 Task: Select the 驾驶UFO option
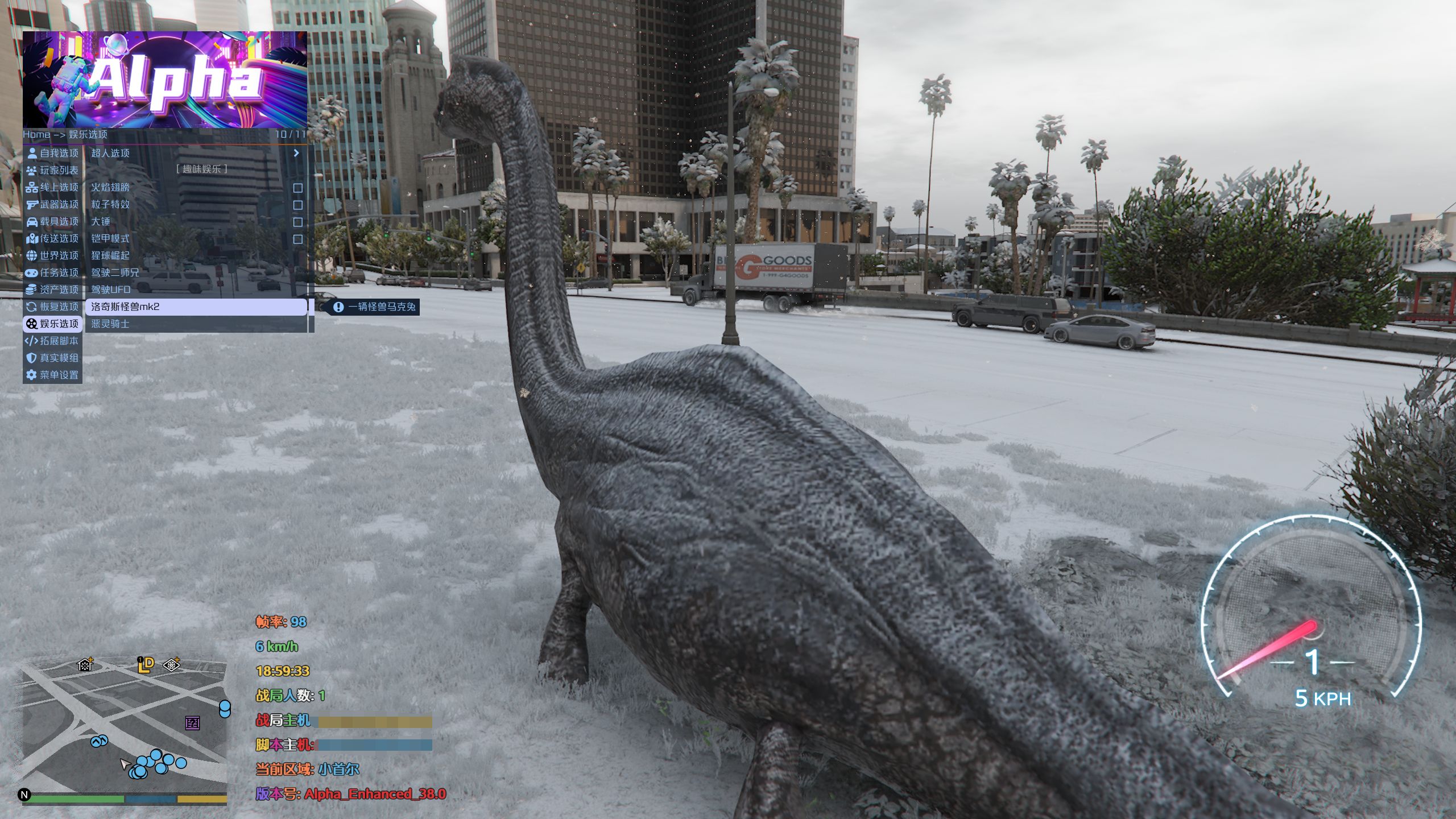[196, 289]
